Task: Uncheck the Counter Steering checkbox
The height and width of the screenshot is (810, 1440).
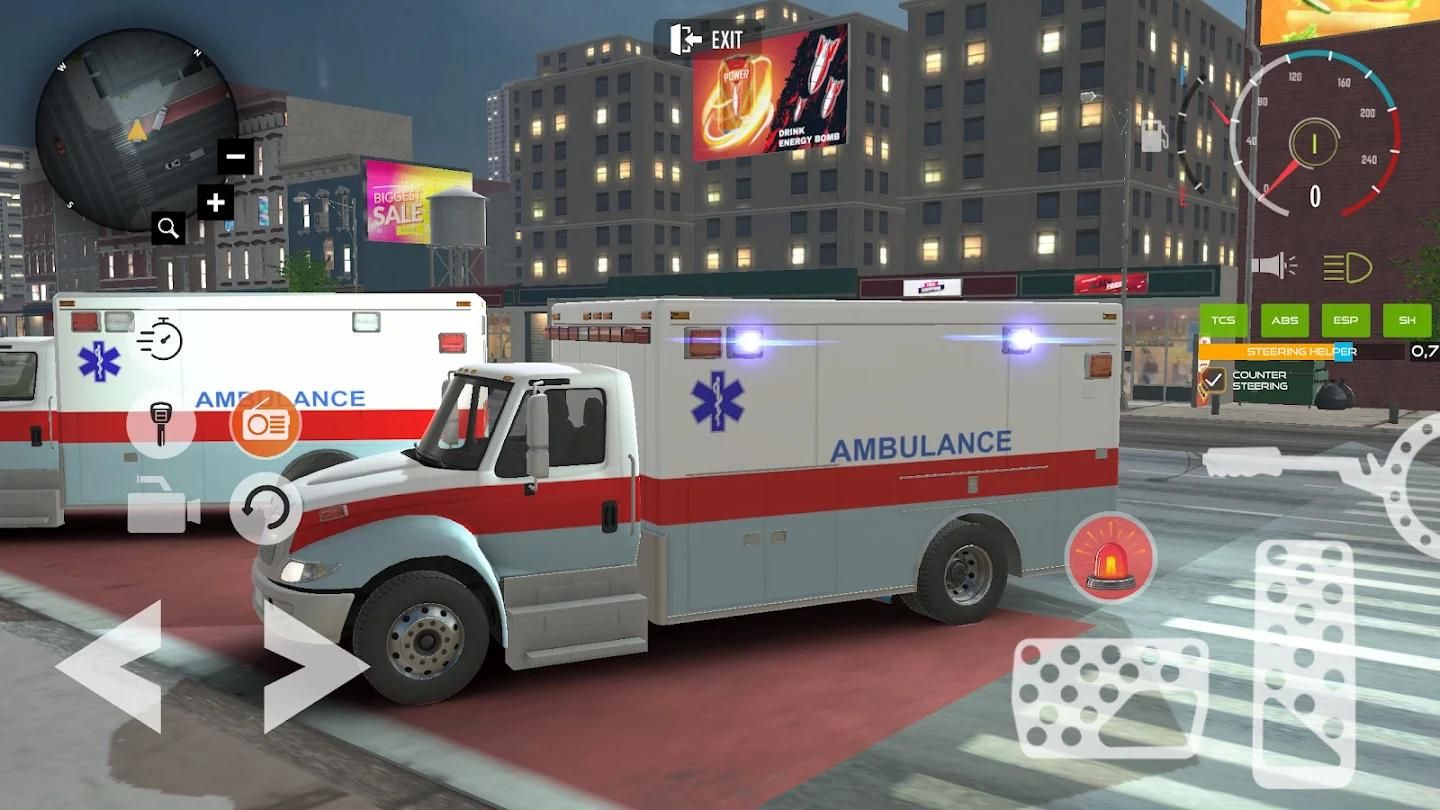Action: pos(1214,380)
